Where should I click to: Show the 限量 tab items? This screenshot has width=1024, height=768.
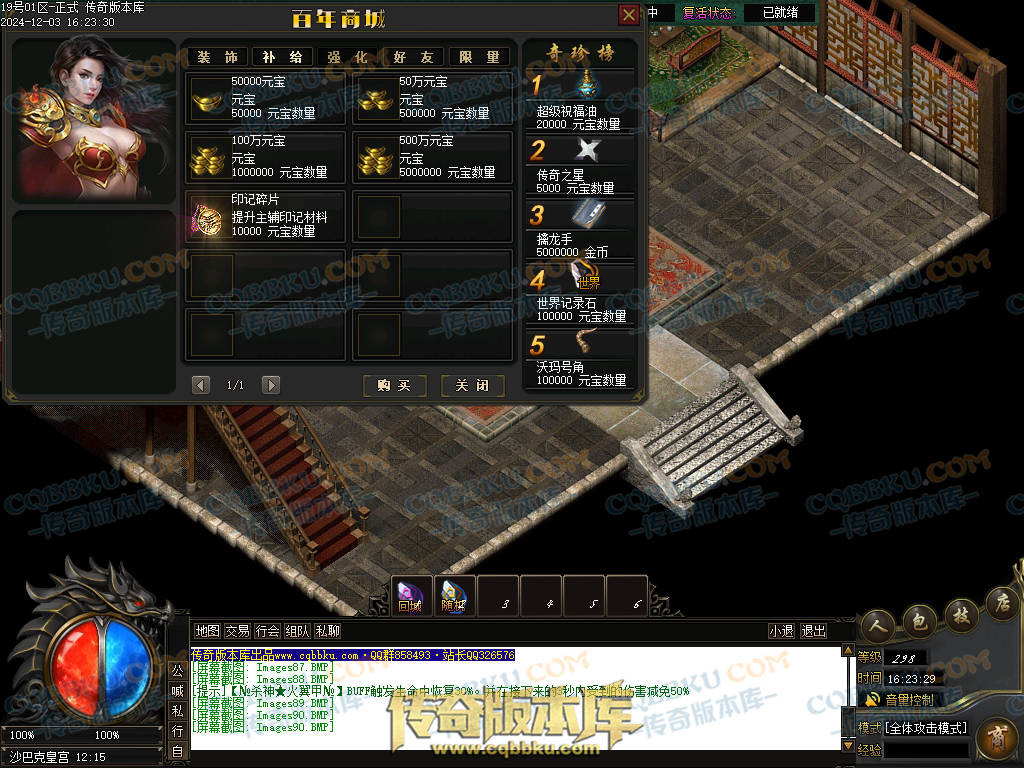[479, 57]
